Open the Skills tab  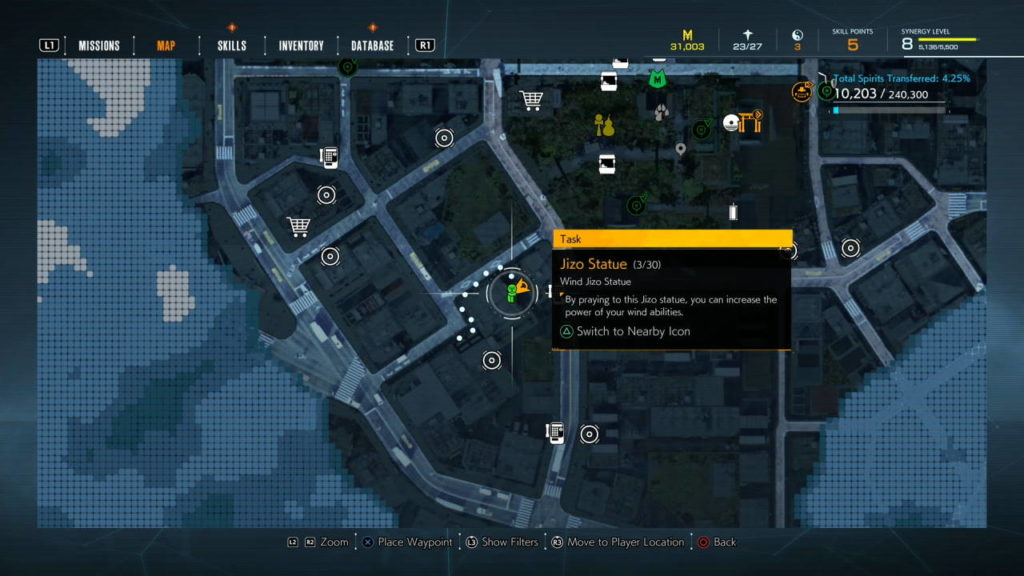[x=231, y=45]
